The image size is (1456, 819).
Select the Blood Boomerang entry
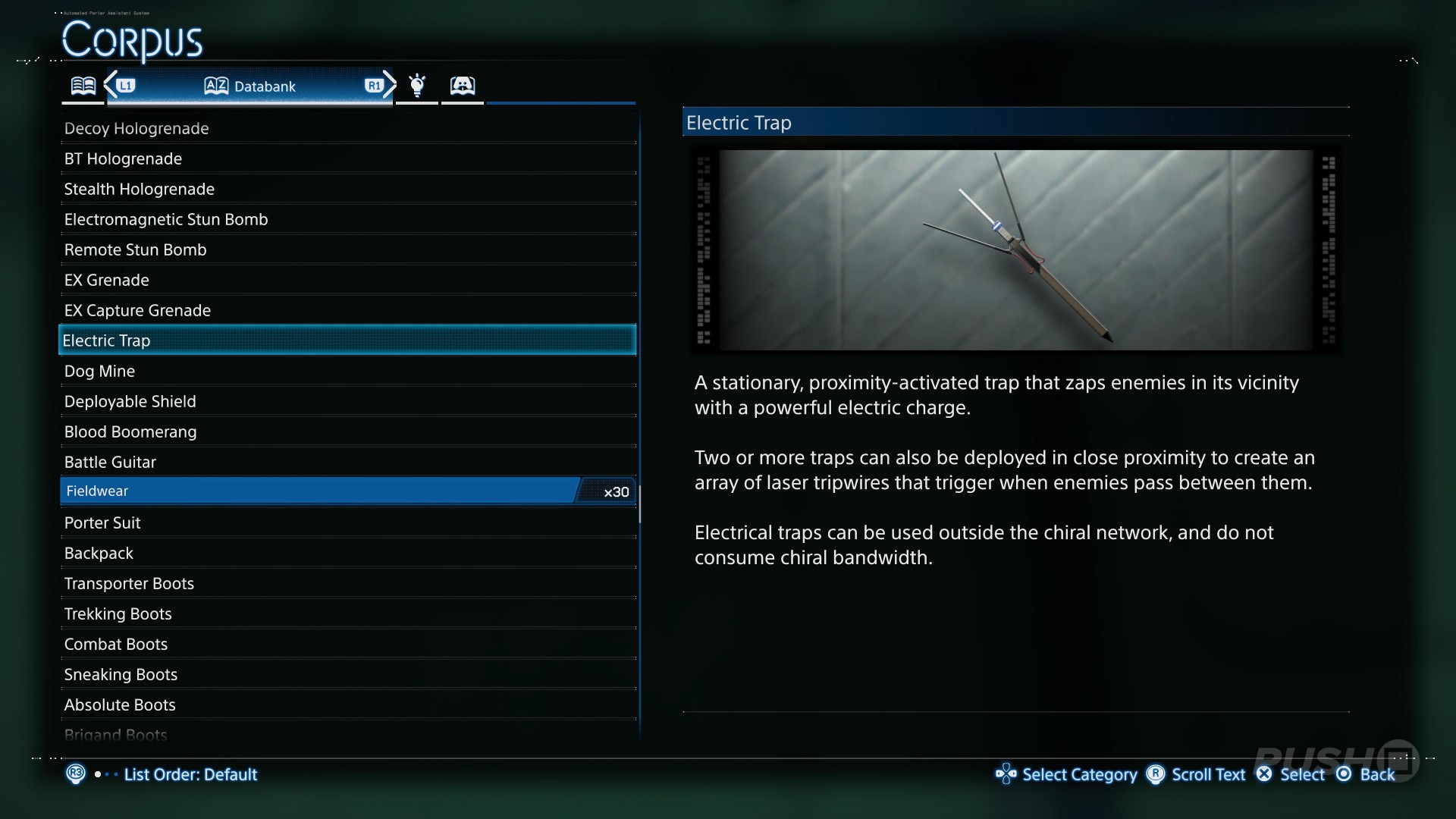(x=130, y=431)
